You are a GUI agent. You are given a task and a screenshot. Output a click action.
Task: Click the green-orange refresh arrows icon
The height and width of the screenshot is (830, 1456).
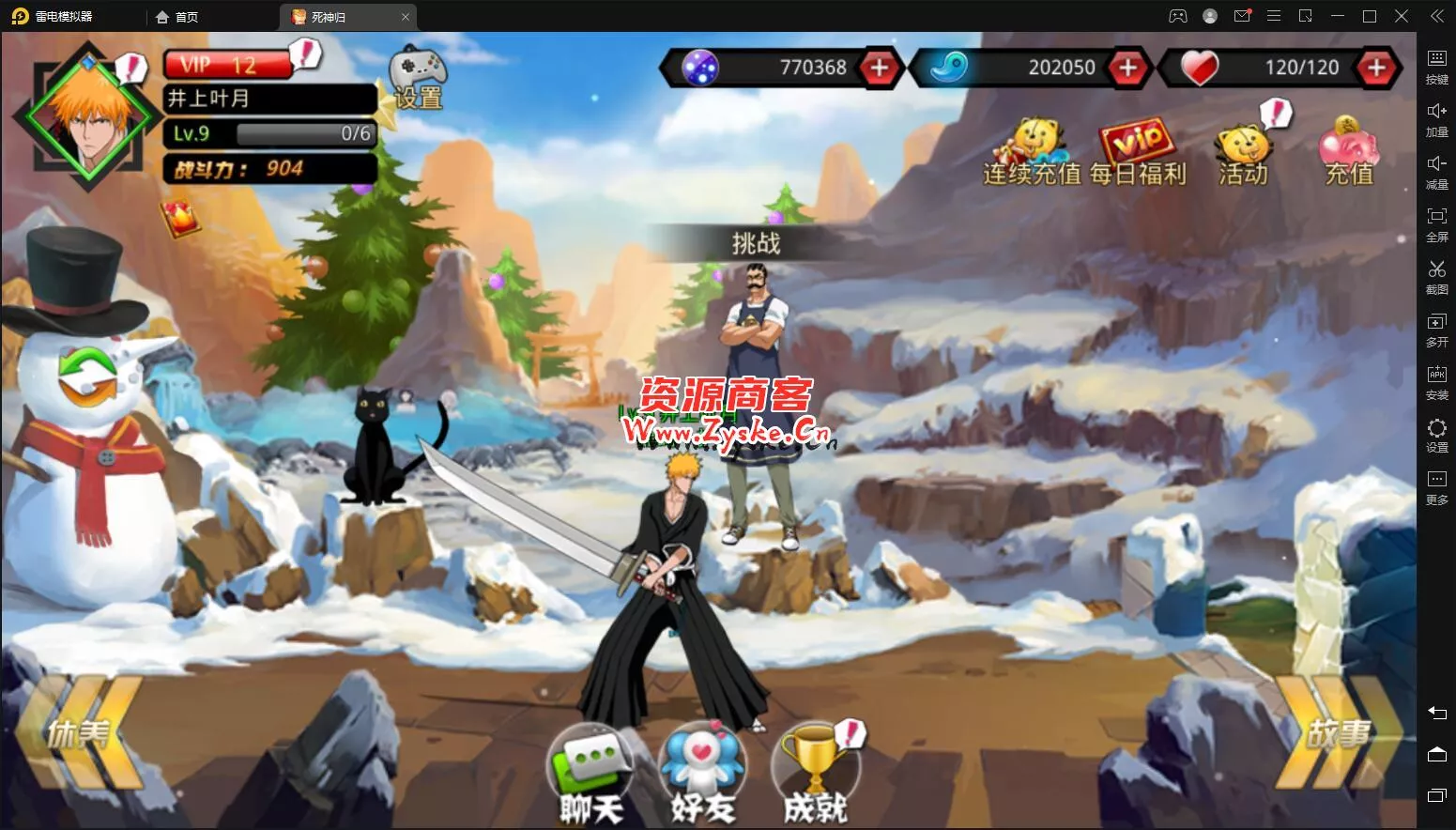(x=87, y=377)
